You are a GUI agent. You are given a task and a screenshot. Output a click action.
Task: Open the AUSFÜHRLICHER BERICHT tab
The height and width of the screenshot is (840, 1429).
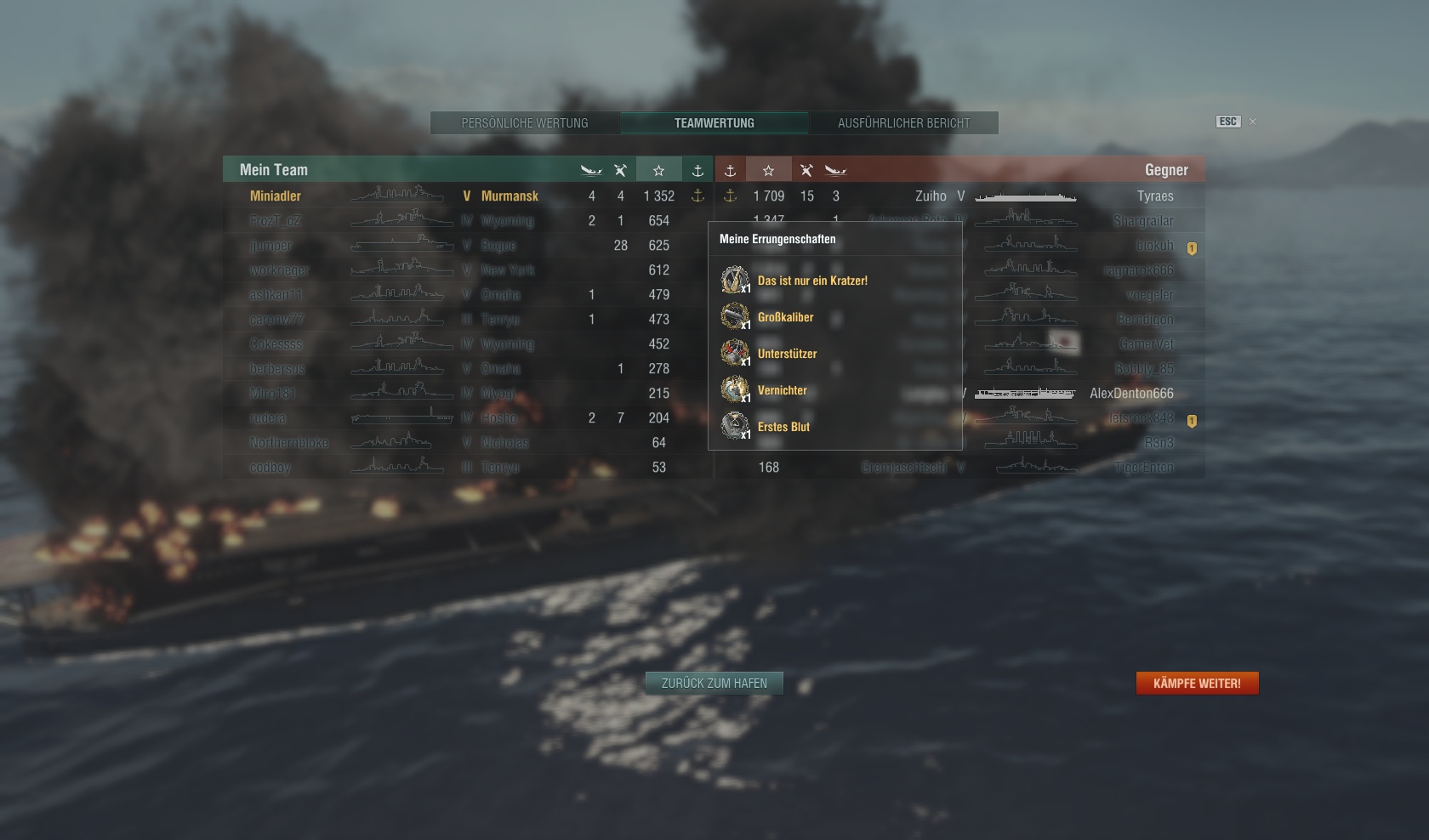pyautogui.click(x=903, y=122)
